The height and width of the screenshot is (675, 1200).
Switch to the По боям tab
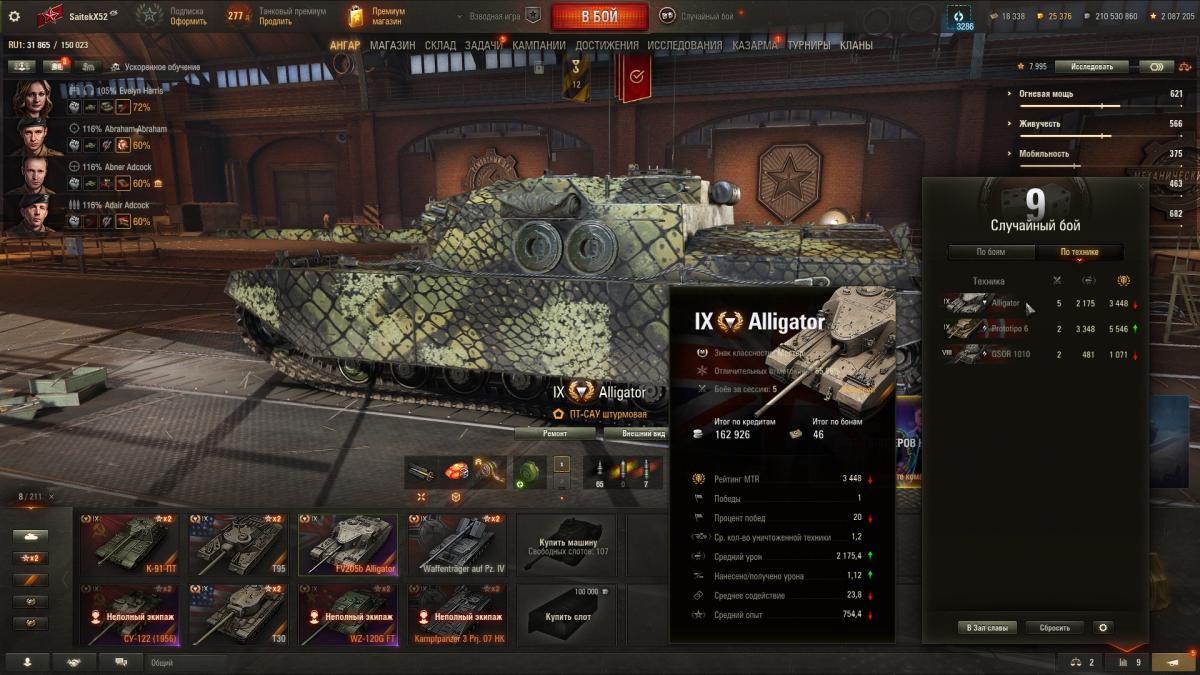[991, 252]
